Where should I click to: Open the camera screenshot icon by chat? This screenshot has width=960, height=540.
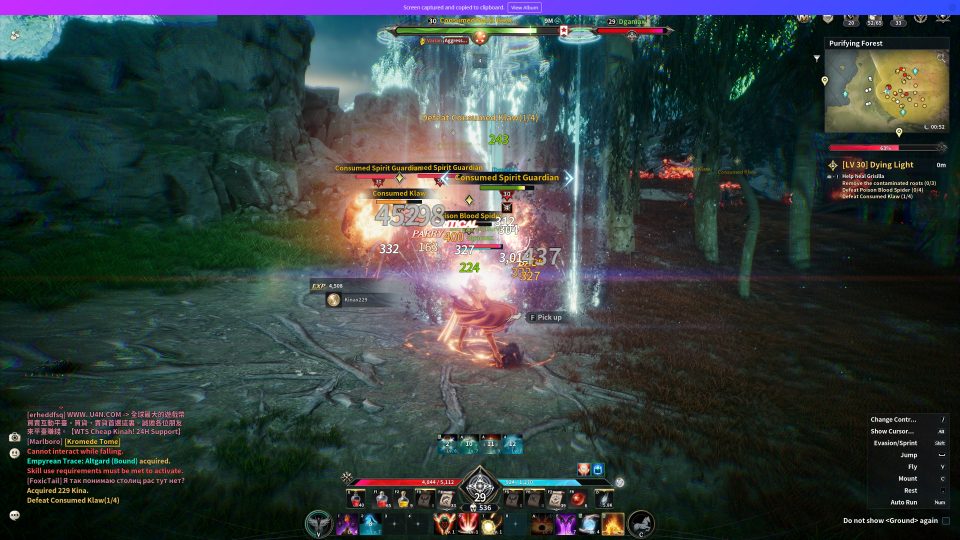point(15,437)
